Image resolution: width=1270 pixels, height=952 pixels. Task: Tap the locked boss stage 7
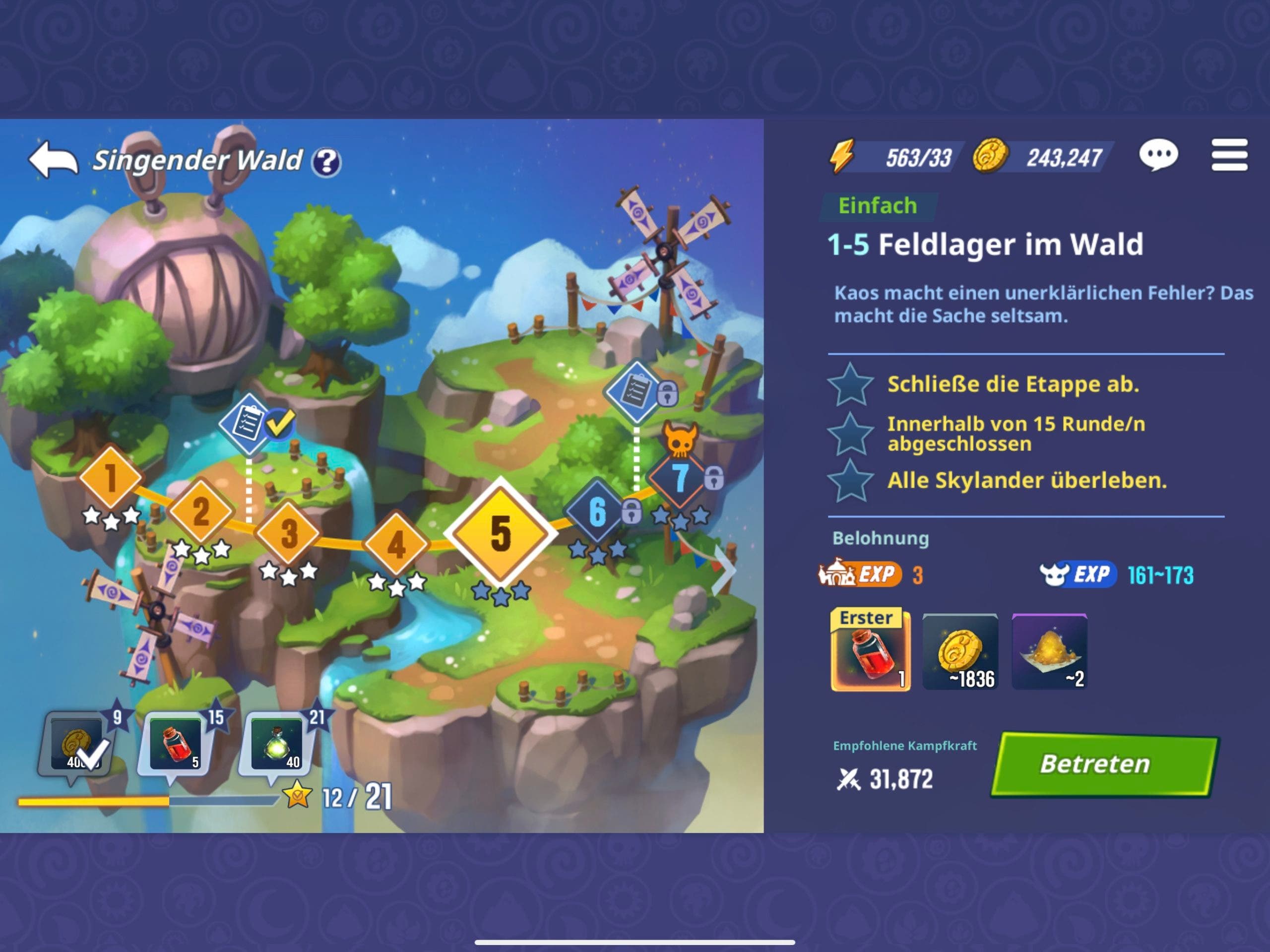point(680,477)
